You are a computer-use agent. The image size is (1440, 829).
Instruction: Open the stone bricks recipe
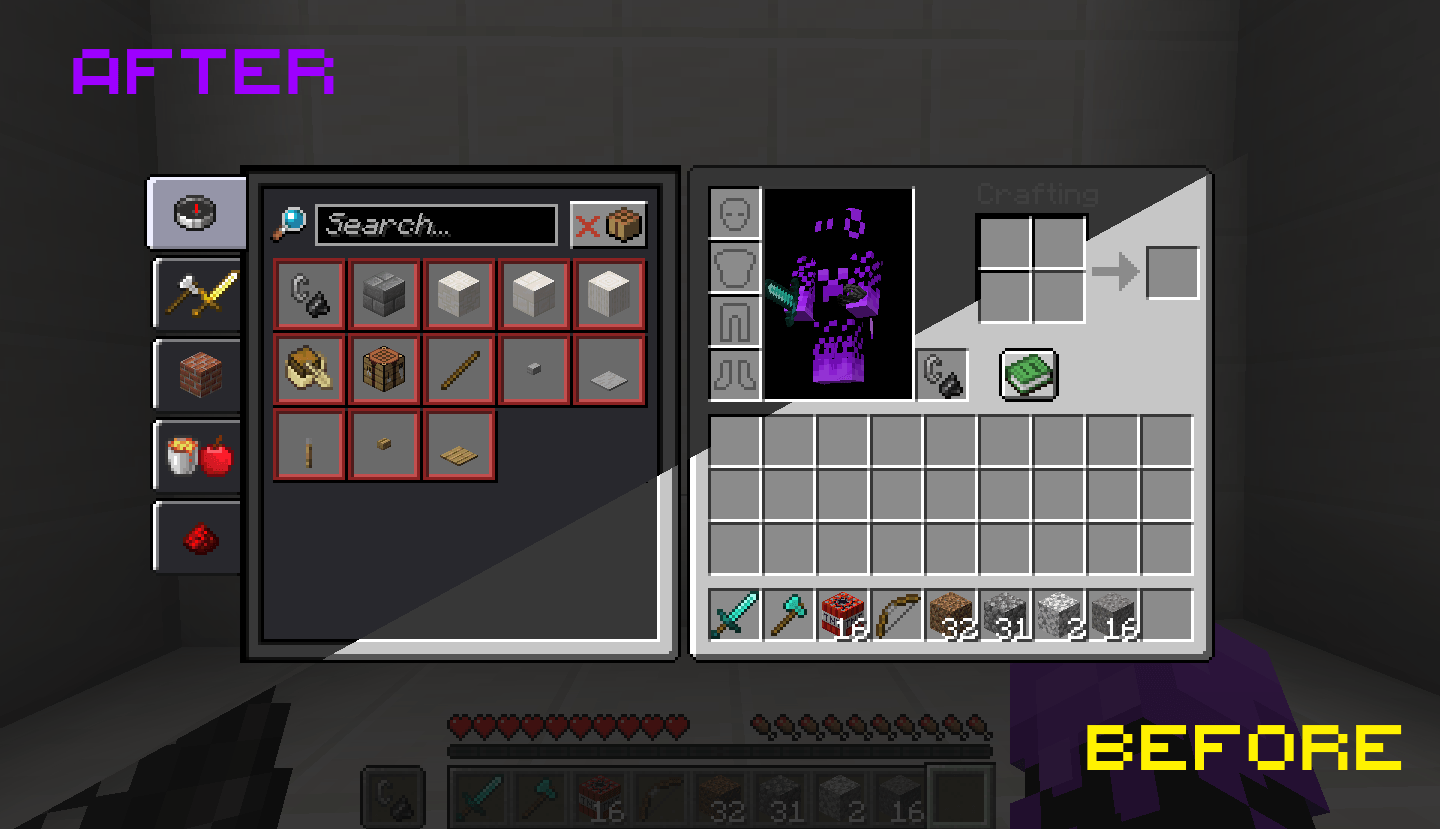pyautogui.click(x=384, y=294)
